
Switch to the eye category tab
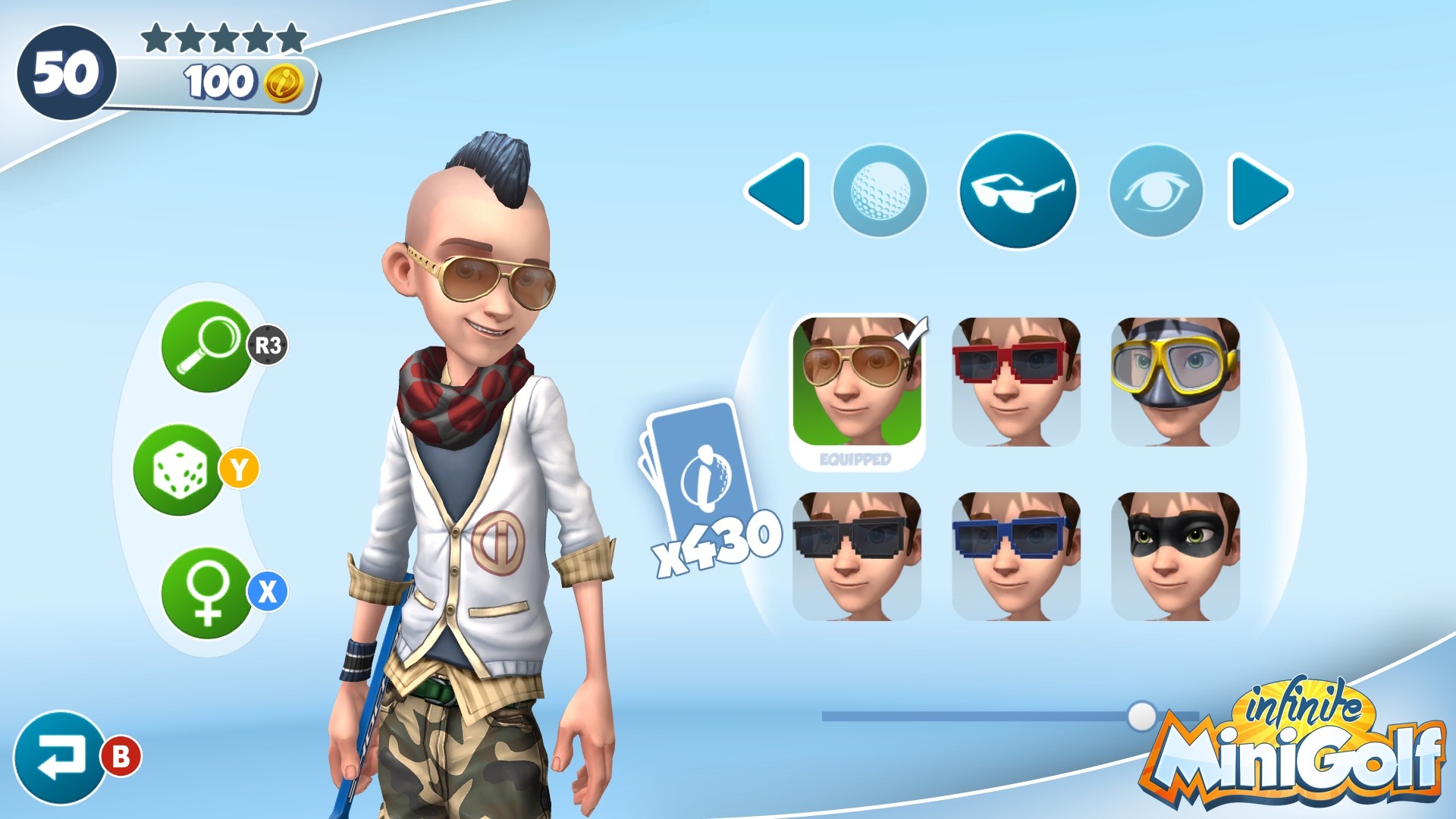[x=1156, y=190]
